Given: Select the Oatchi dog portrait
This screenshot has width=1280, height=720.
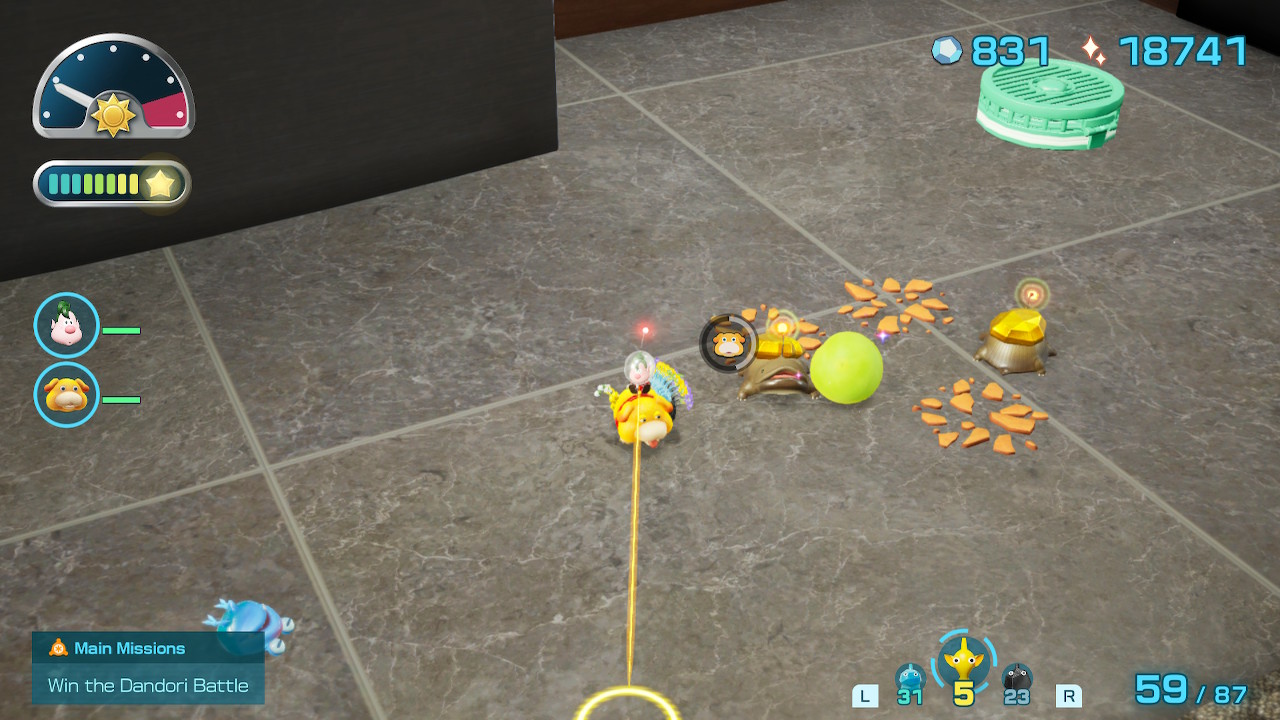Looking at the screenshot, I should click(66, 395).
